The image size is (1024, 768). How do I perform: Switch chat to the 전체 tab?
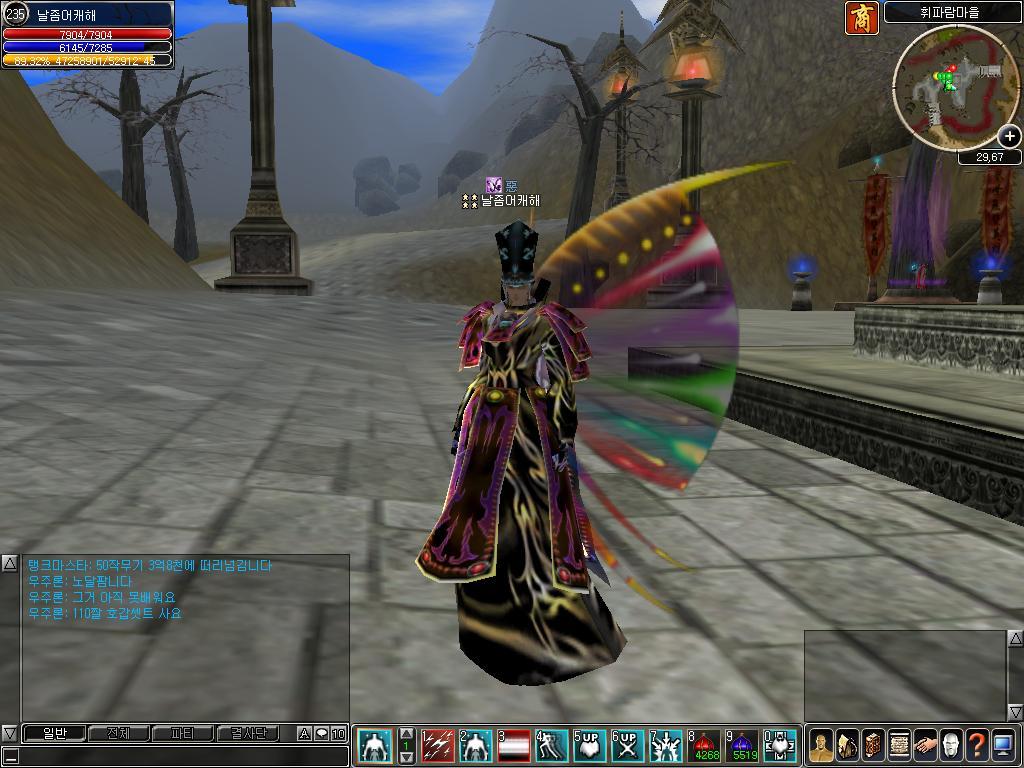point(118,734)
